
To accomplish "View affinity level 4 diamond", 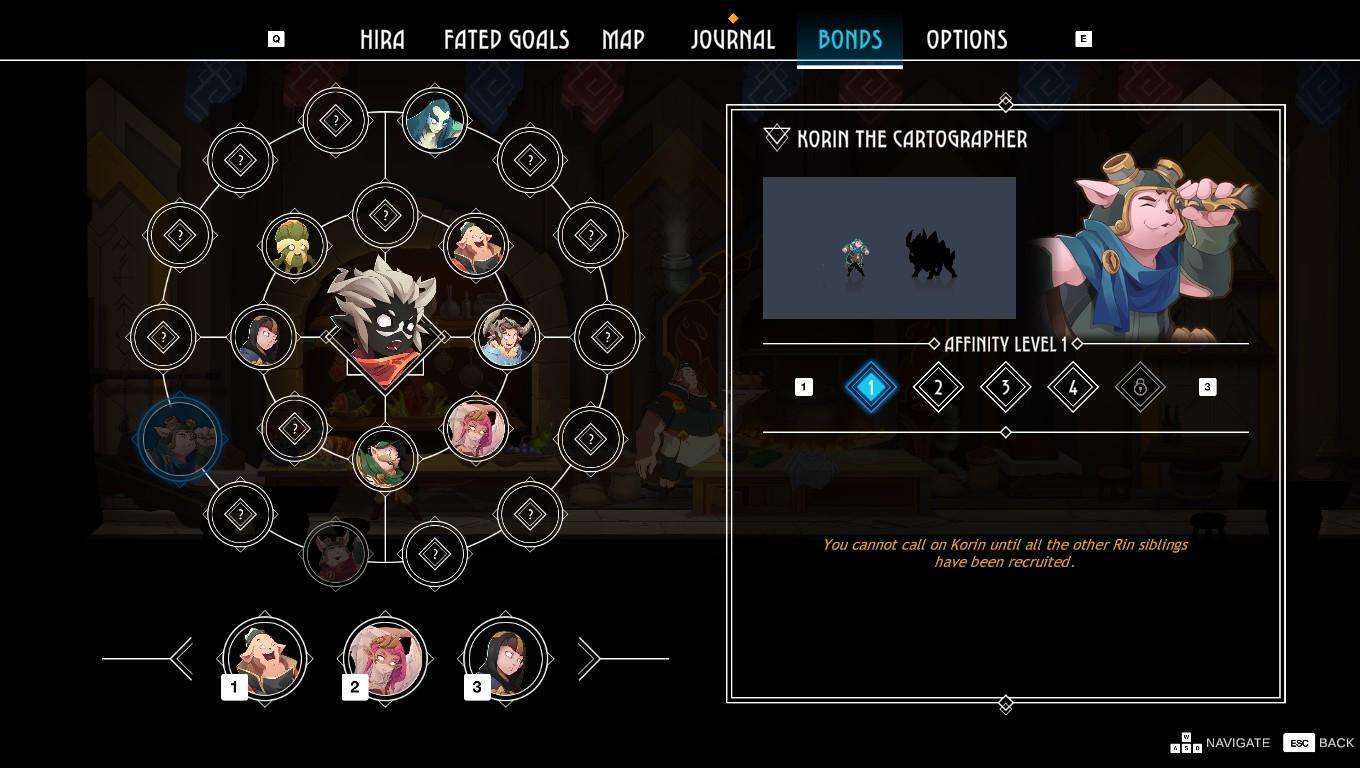I will coord(1073,387).
